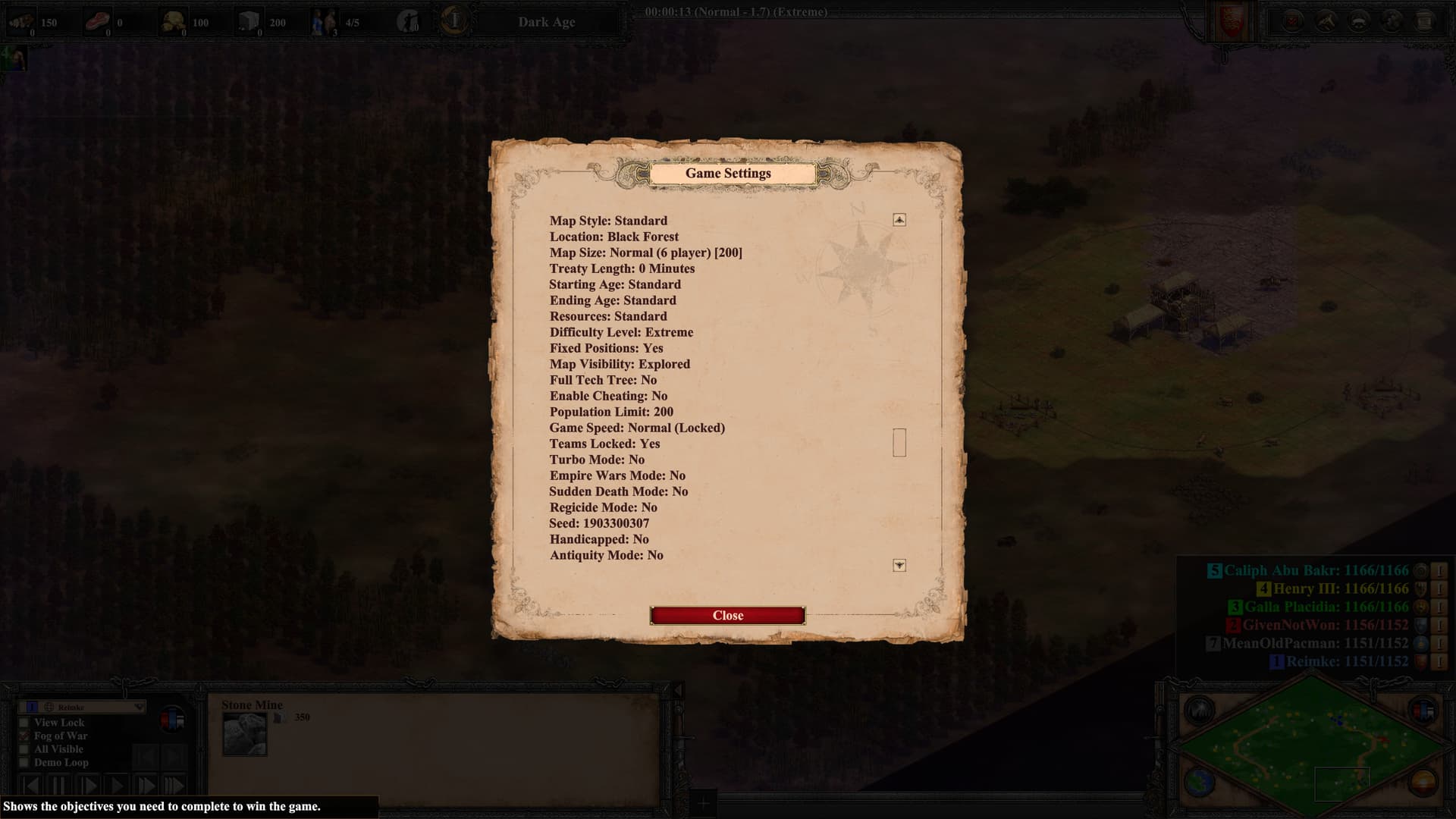Click the settings list scroll-up arrow
1456x819 pixels.
point(899,220)
